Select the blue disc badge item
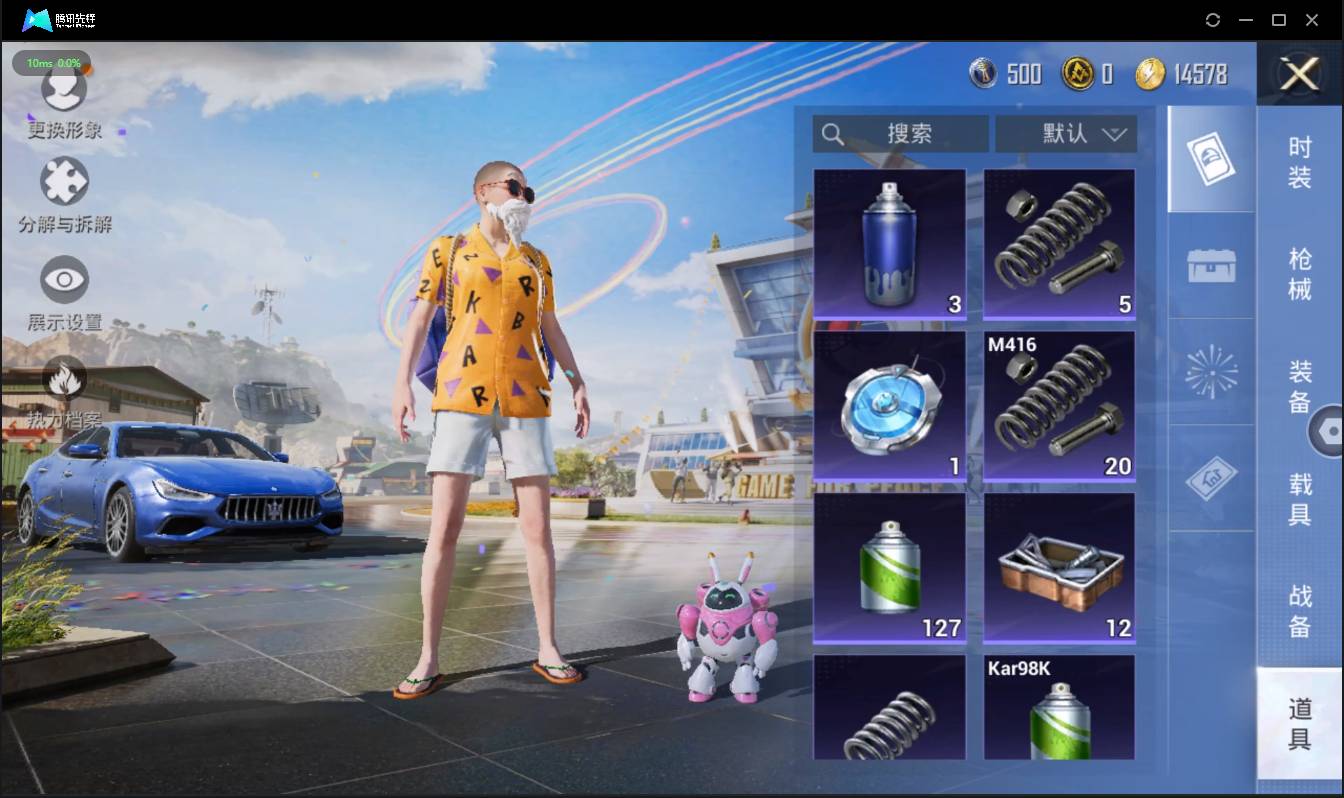 tap(889, 406)
